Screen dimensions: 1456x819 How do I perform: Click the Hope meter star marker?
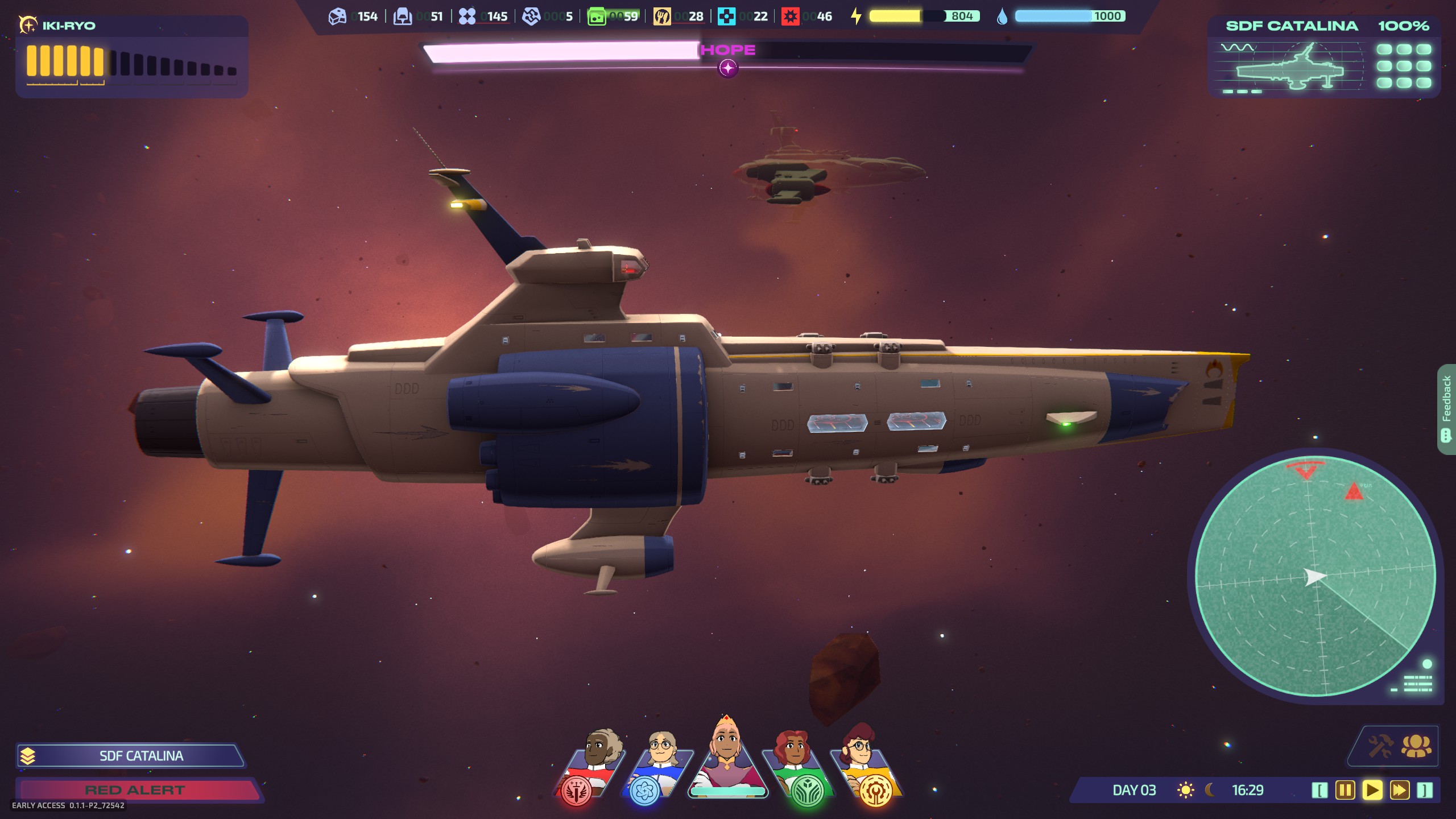728,68
